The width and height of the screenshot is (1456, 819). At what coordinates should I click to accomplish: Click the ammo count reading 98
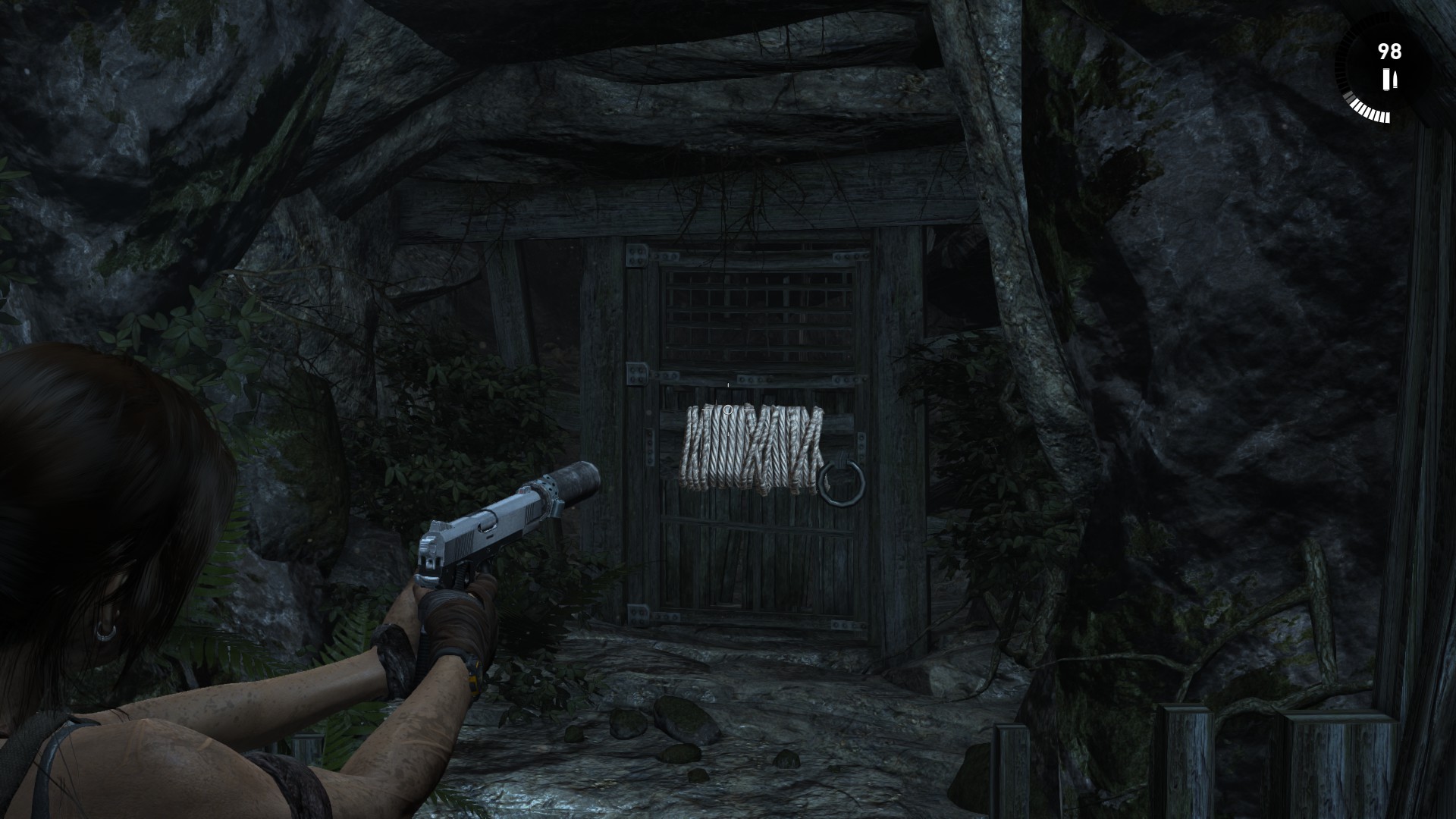(1390, 51)
